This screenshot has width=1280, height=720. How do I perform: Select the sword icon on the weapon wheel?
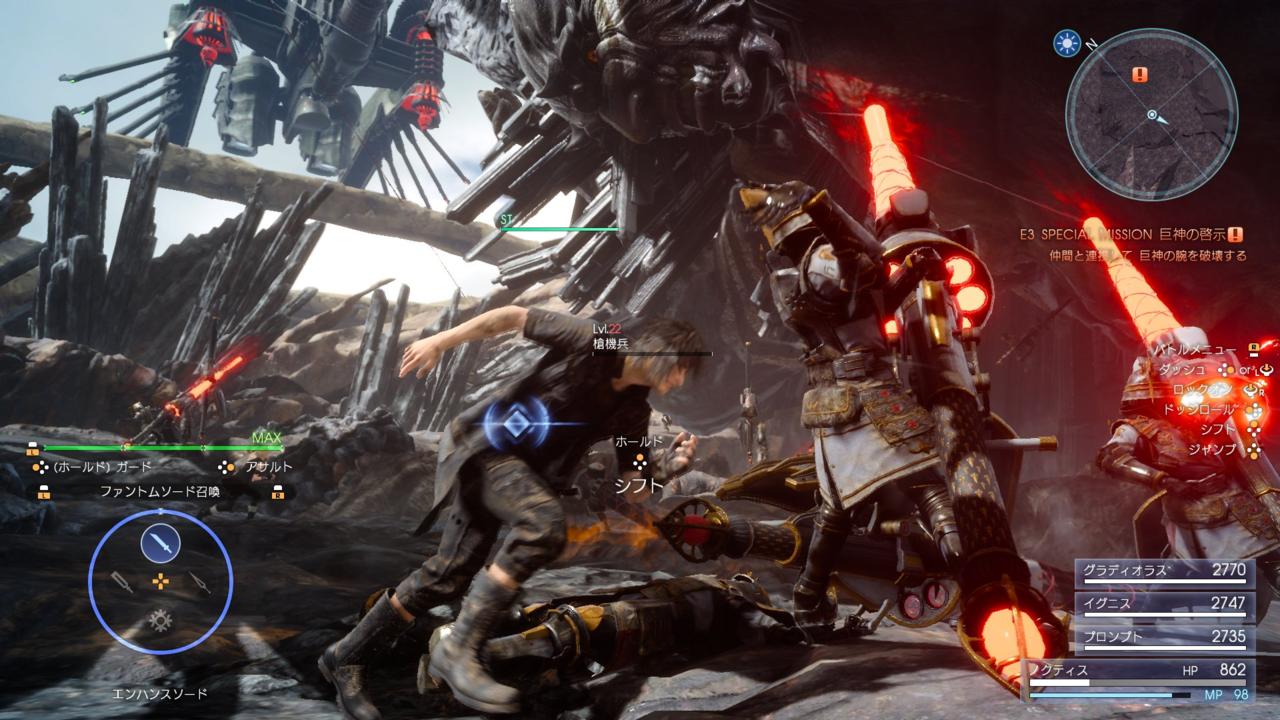[160, 542]
